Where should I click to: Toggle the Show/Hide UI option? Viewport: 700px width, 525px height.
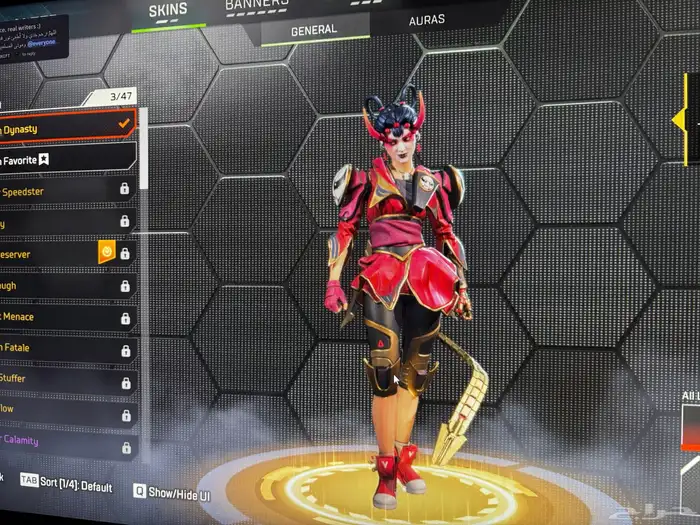click(x=170, y=491)
